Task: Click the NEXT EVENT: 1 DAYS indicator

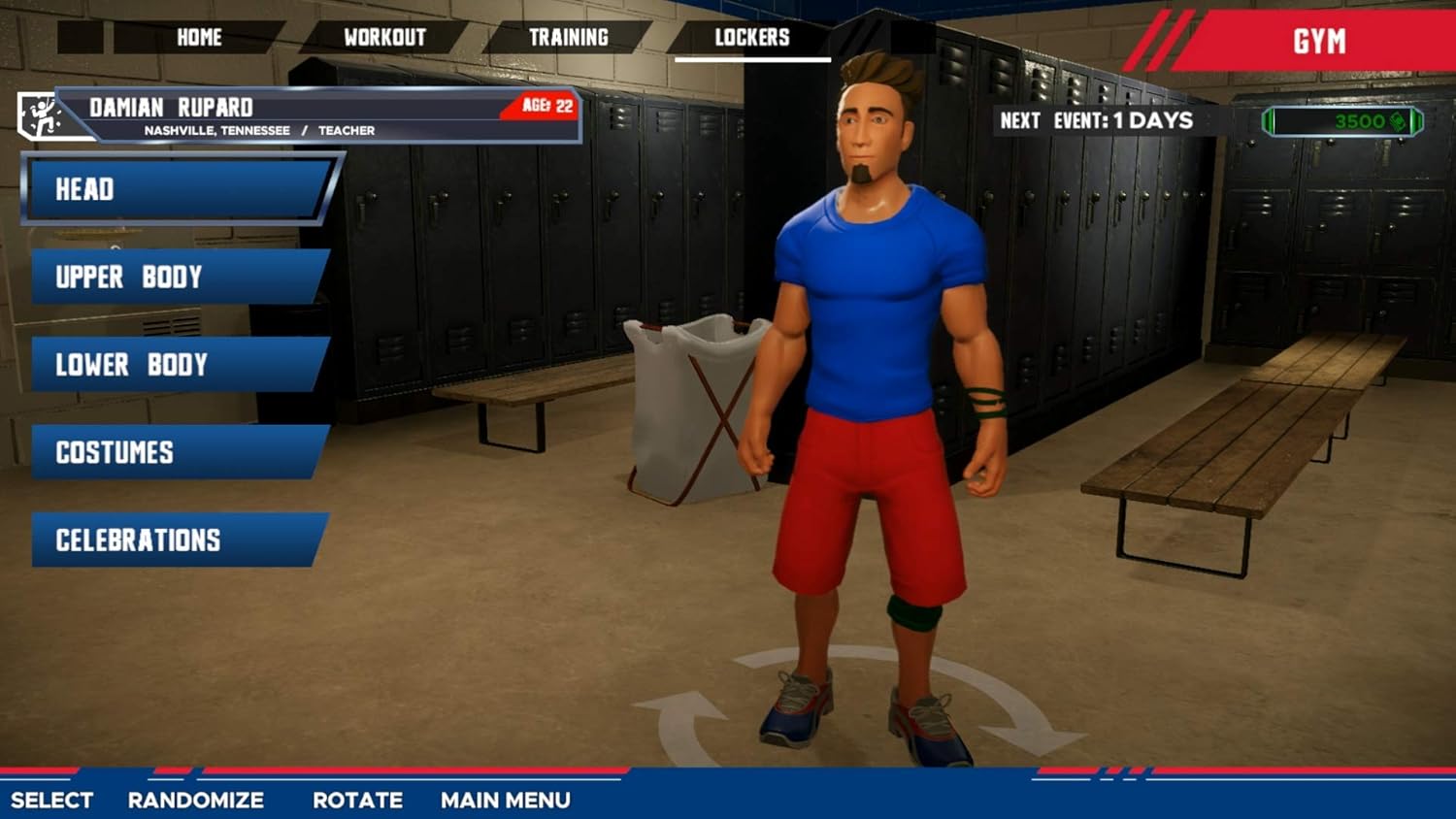Action: [1095, 120]
